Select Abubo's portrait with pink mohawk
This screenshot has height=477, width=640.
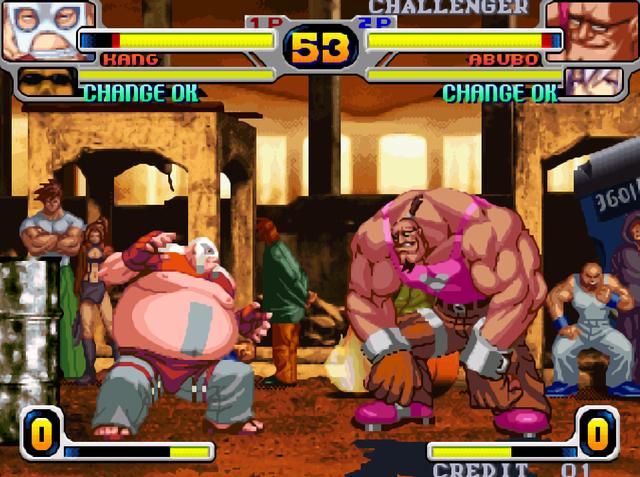pyautogui.click(x=594, y=30)
